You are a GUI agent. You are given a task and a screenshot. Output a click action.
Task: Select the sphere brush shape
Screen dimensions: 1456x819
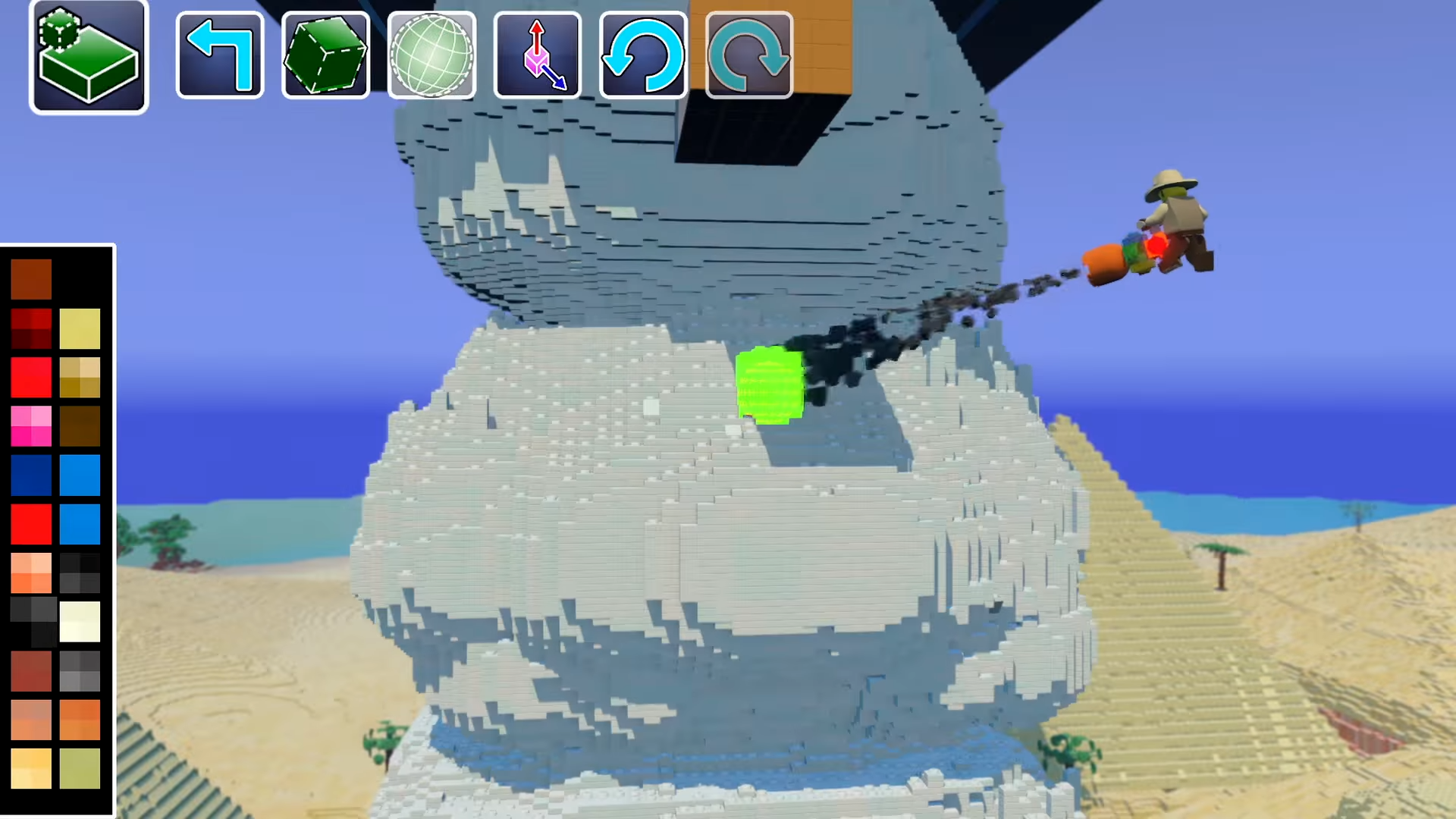432,55
